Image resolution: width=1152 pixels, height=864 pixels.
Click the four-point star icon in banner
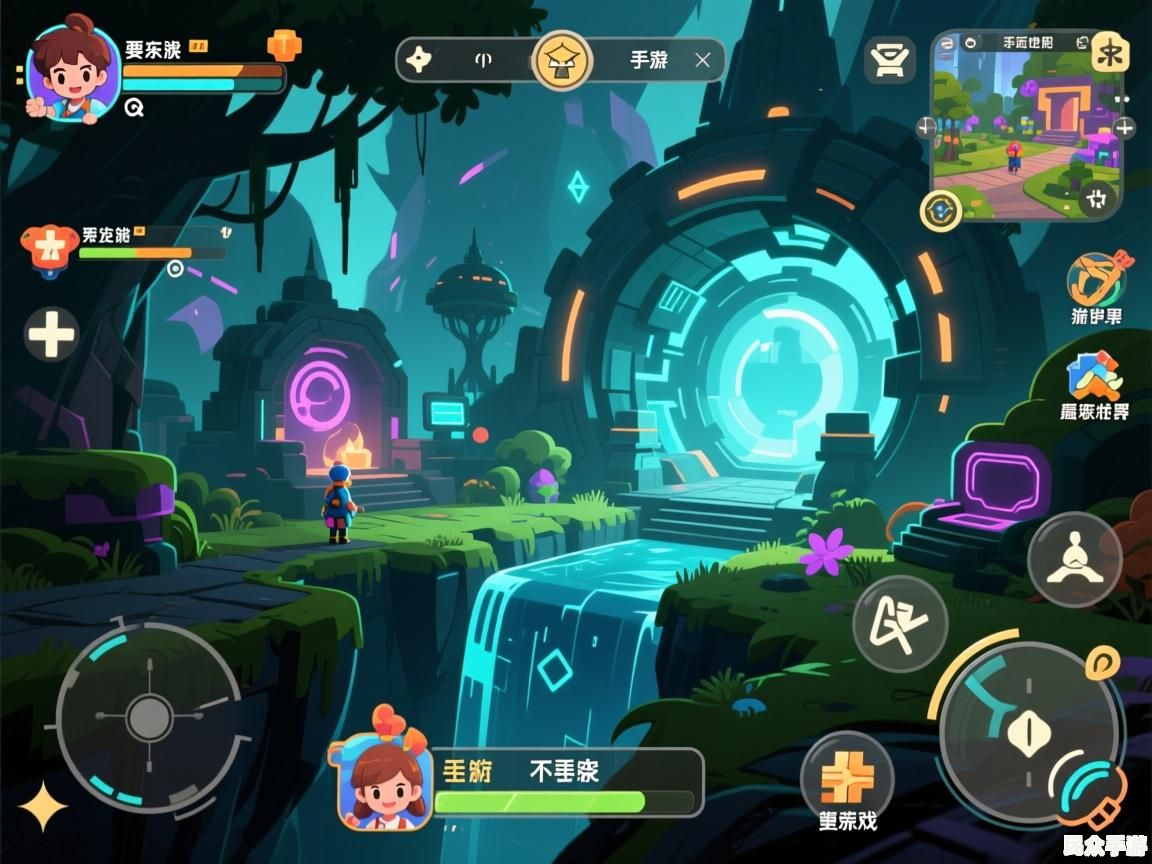pyautogui.click(x=418, y=60)
